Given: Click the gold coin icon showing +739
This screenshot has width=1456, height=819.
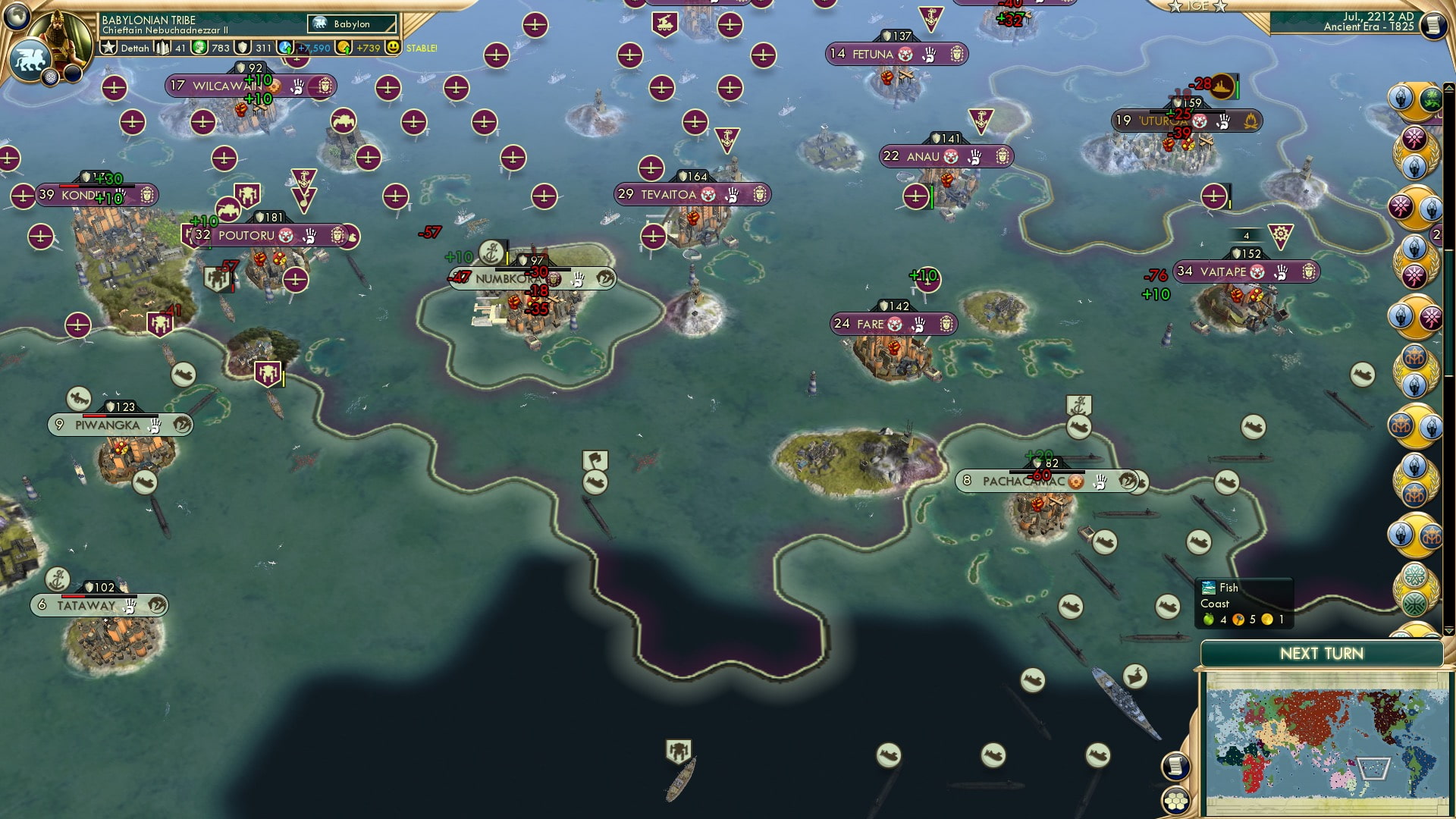Looking at the screenshot, I should point(345,47).
